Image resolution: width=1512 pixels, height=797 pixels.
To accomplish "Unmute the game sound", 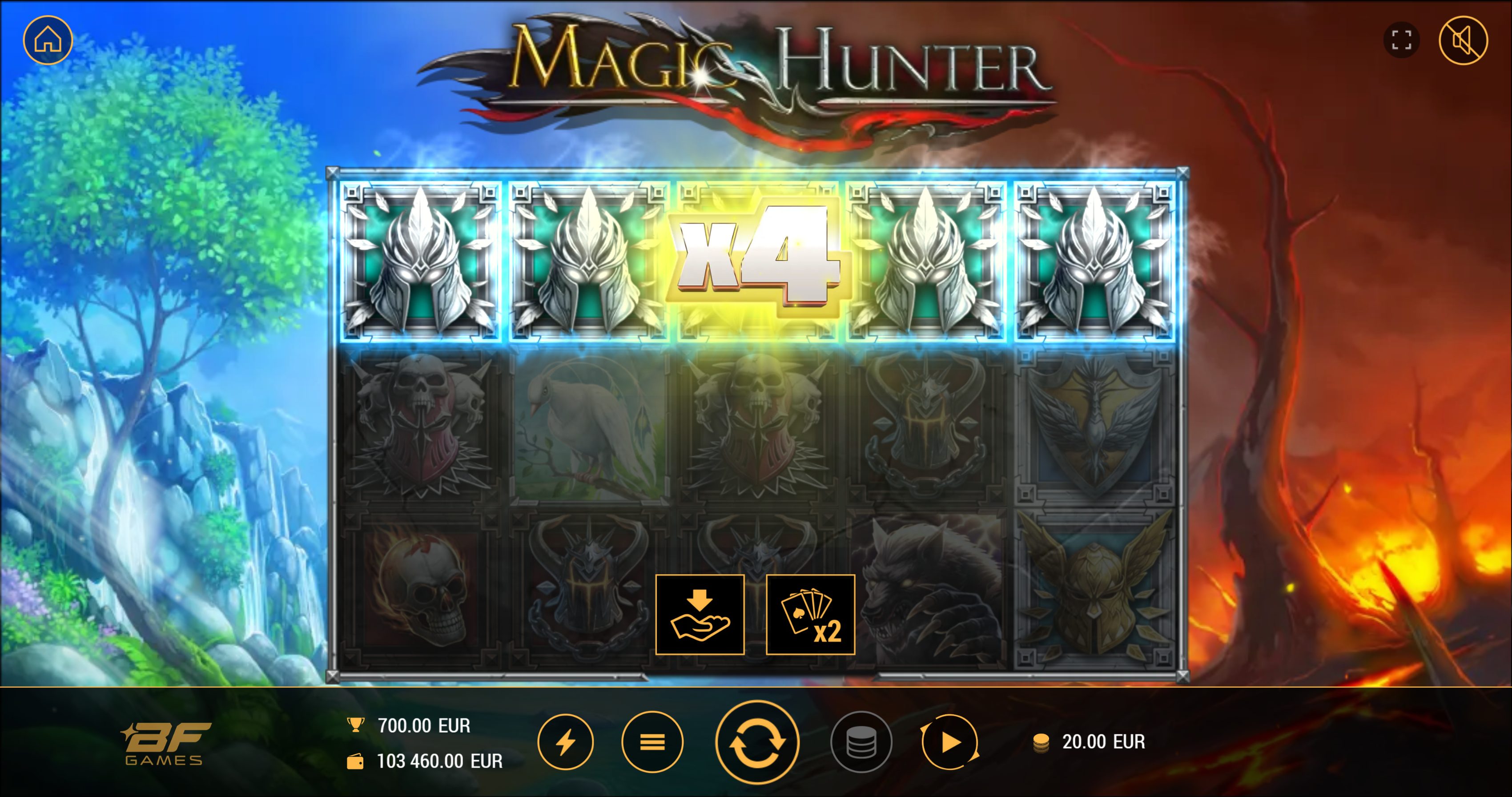I will [x=1463, y=40].
